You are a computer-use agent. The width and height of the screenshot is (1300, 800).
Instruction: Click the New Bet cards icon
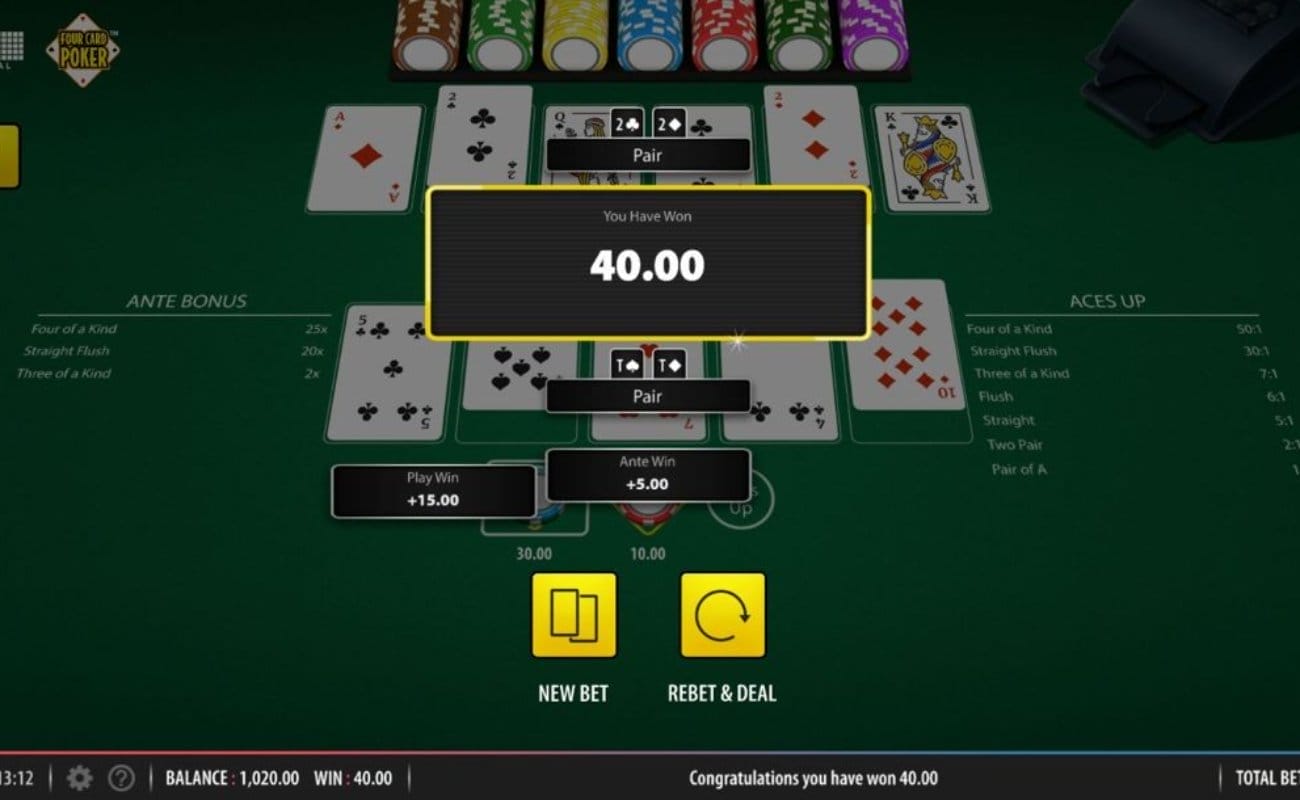(575, 616)
